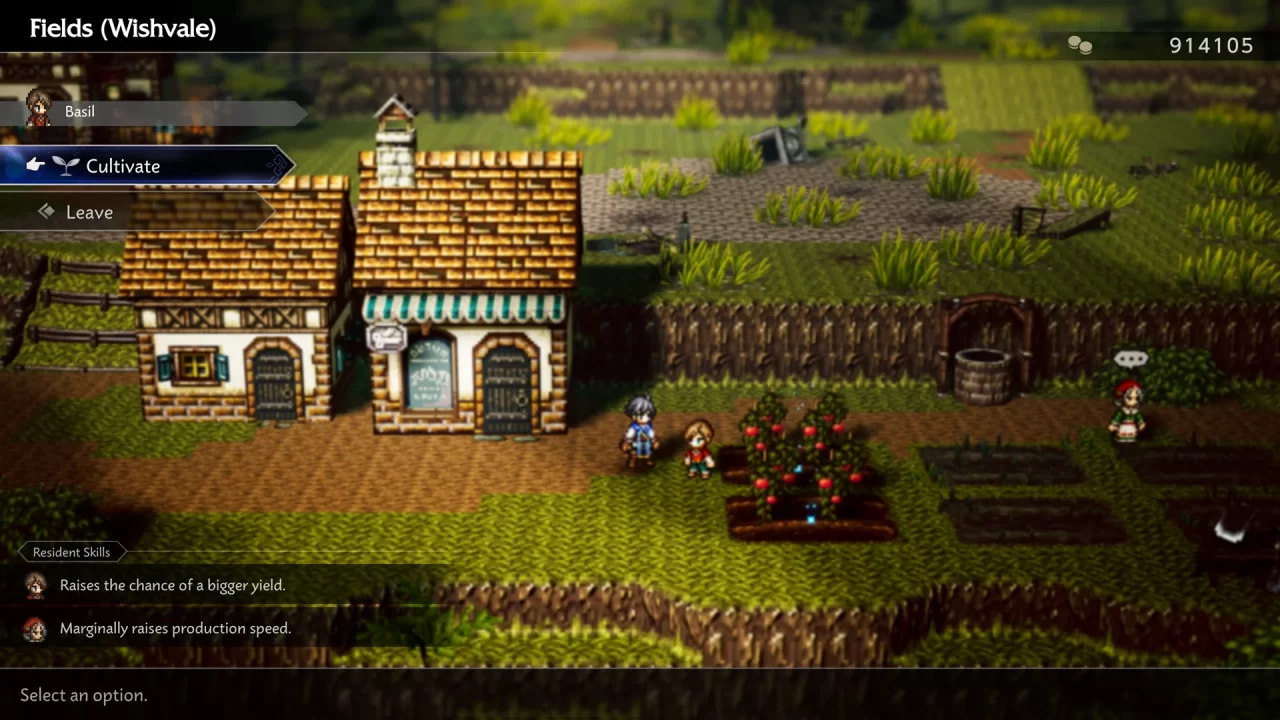Viewport: 1280px width, 720px height.
Task: Click the Select an option prompt bar
Action: [85, 695]
